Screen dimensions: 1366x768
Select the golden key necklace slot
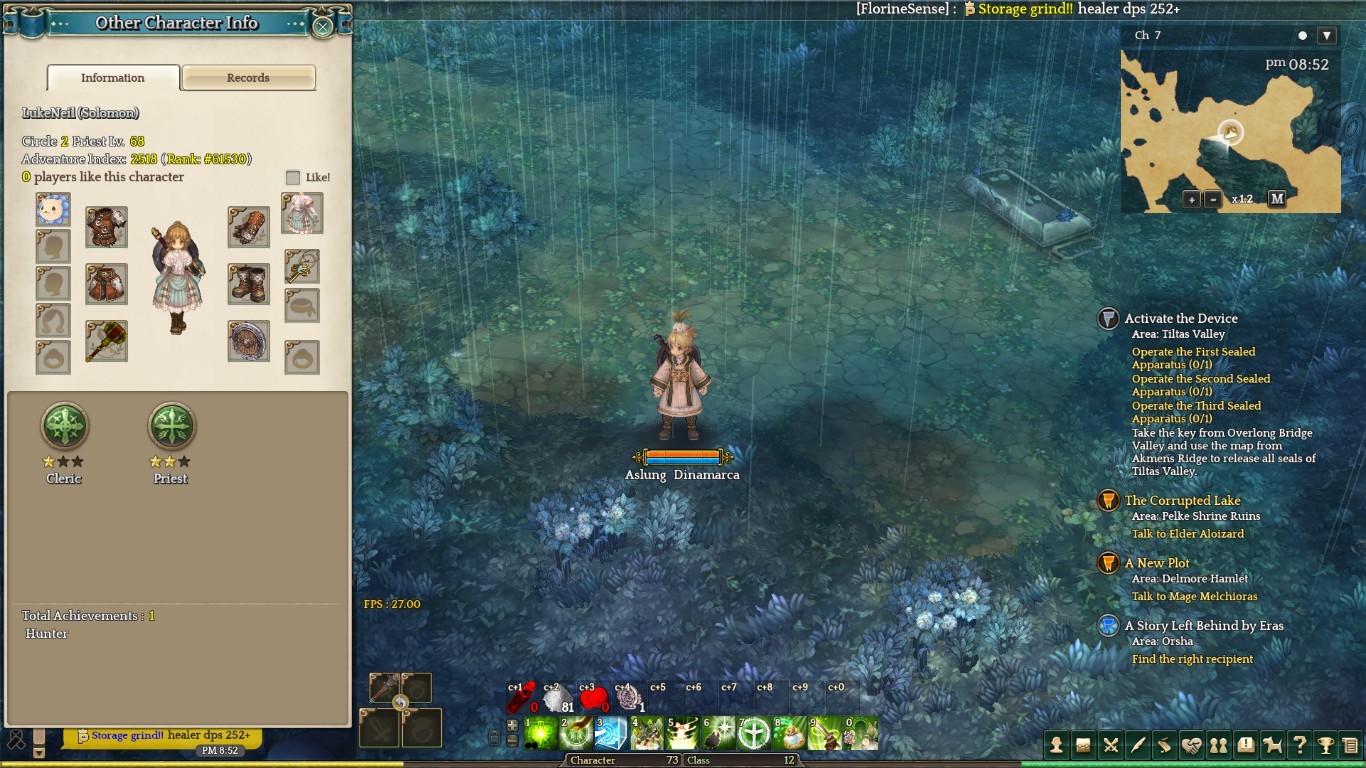tap(302, 267)
